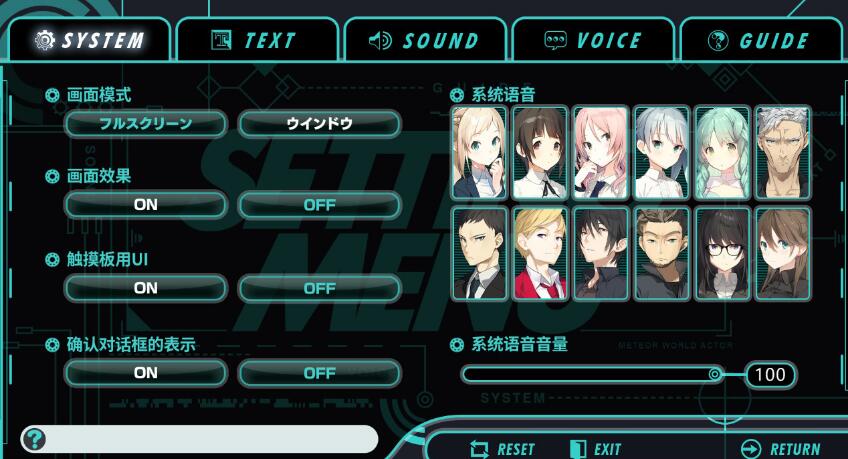Click RESET to restore defaults

[503, 449]
